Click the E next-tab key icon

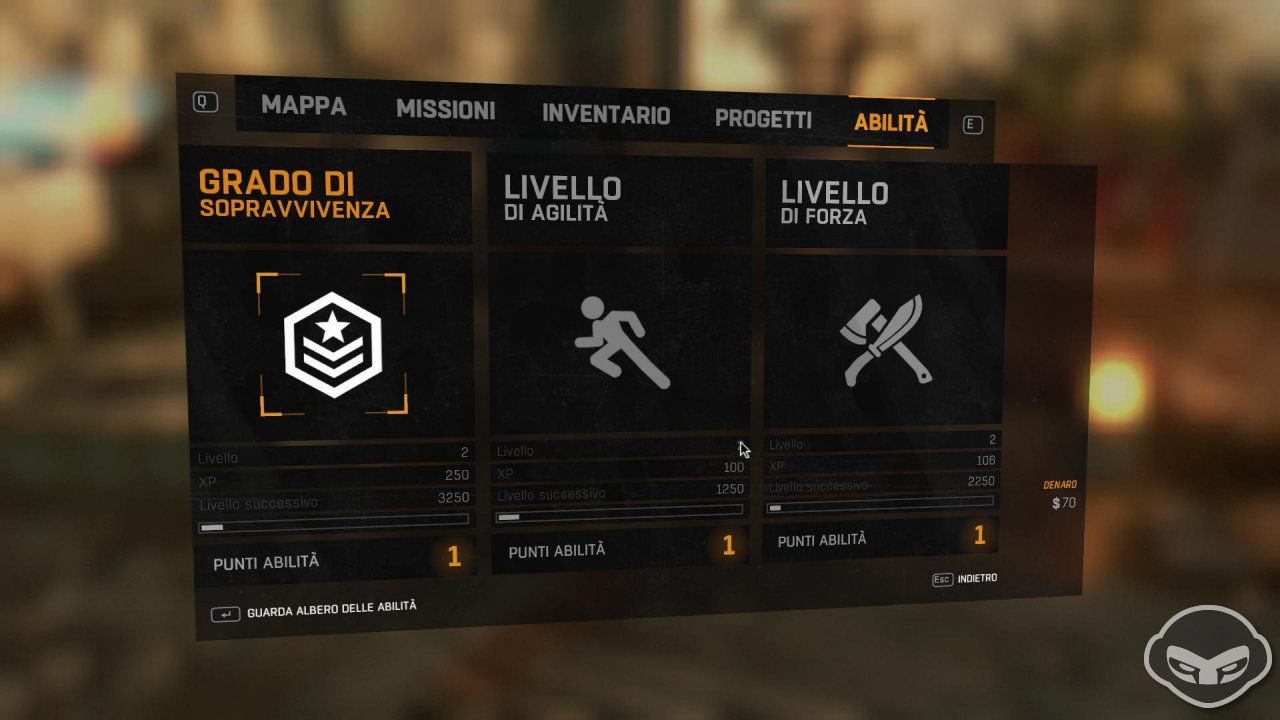point(970,124)
